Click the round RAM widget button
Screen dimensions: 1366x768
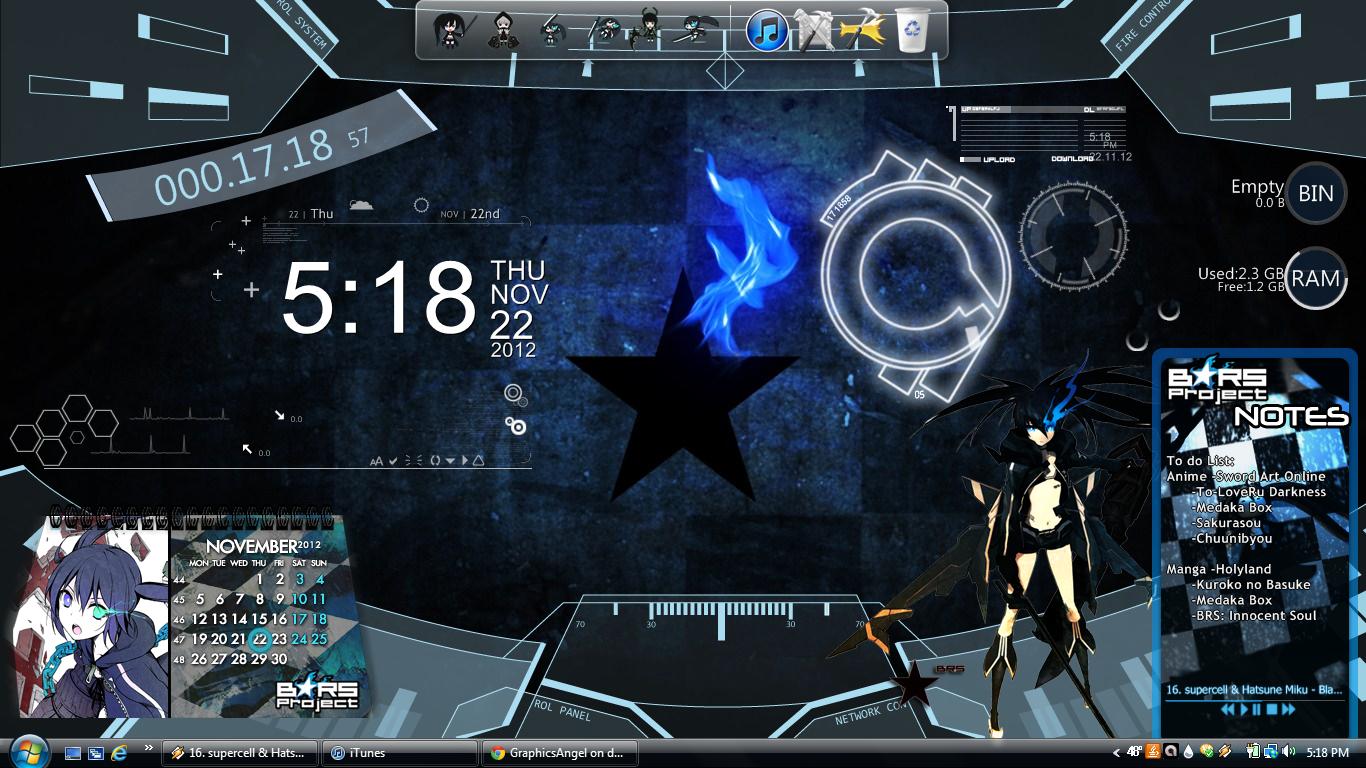pyautogui.click(x=1315, y=278)
